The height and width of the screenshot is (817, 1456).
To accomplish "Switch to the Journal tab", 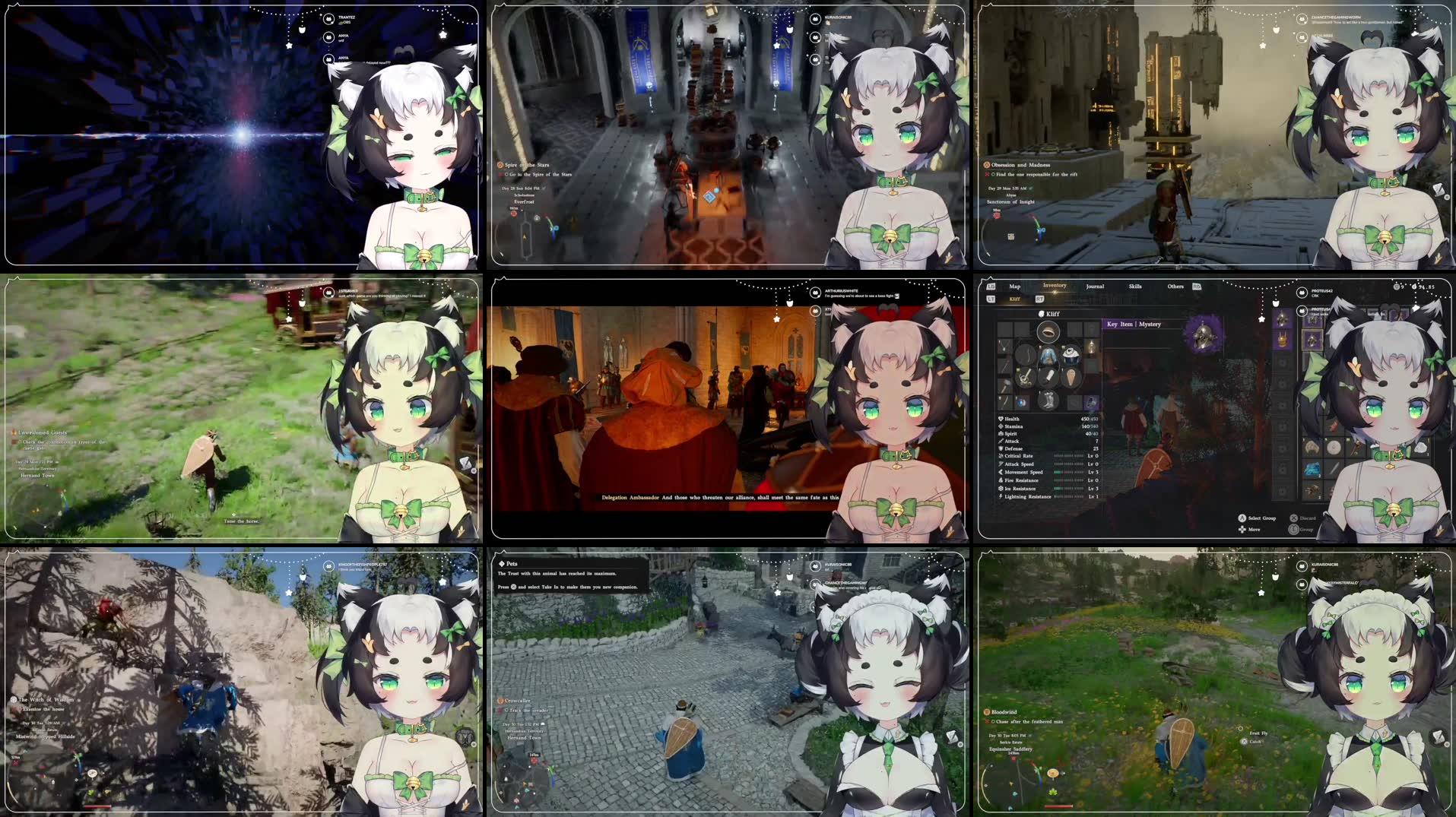I will pyautogui.click(x=1096, y=287).
